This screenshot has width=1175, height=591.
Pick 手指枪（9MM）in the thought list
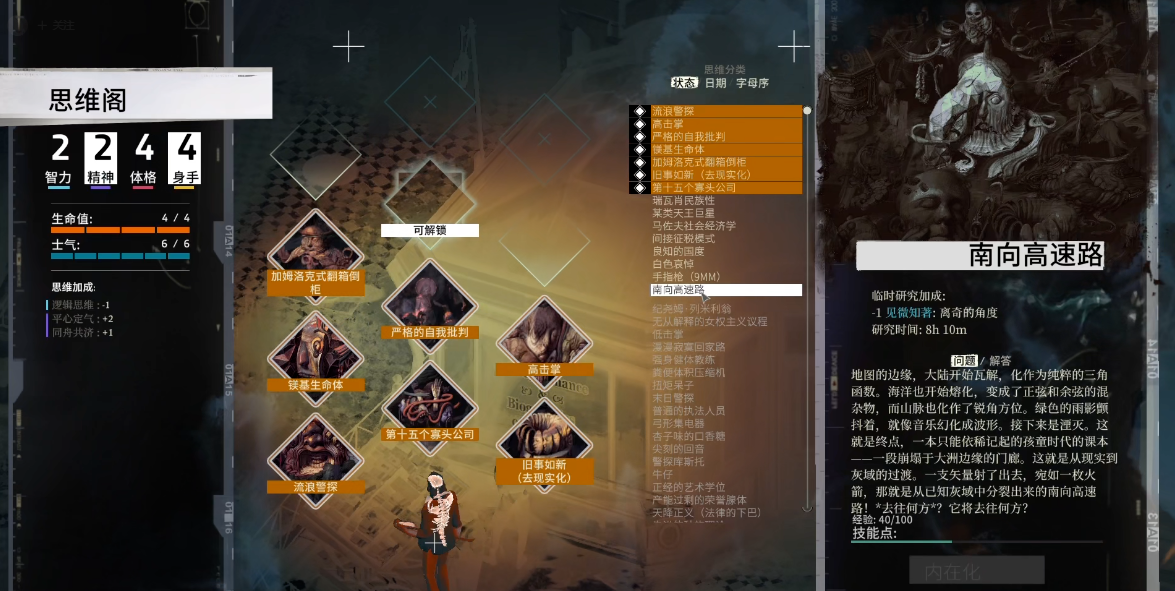pyautogui.click(x=686, y=277)
